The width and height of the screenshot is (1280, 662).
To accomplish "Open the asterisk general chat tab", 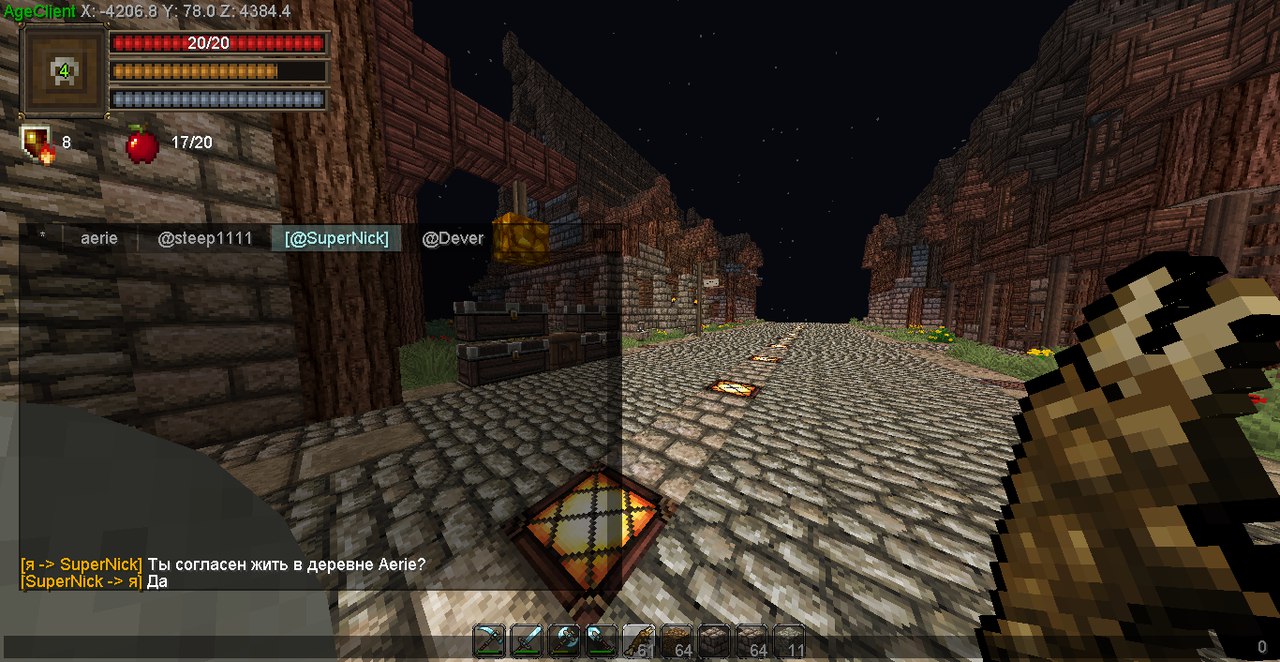I will 42,238.
